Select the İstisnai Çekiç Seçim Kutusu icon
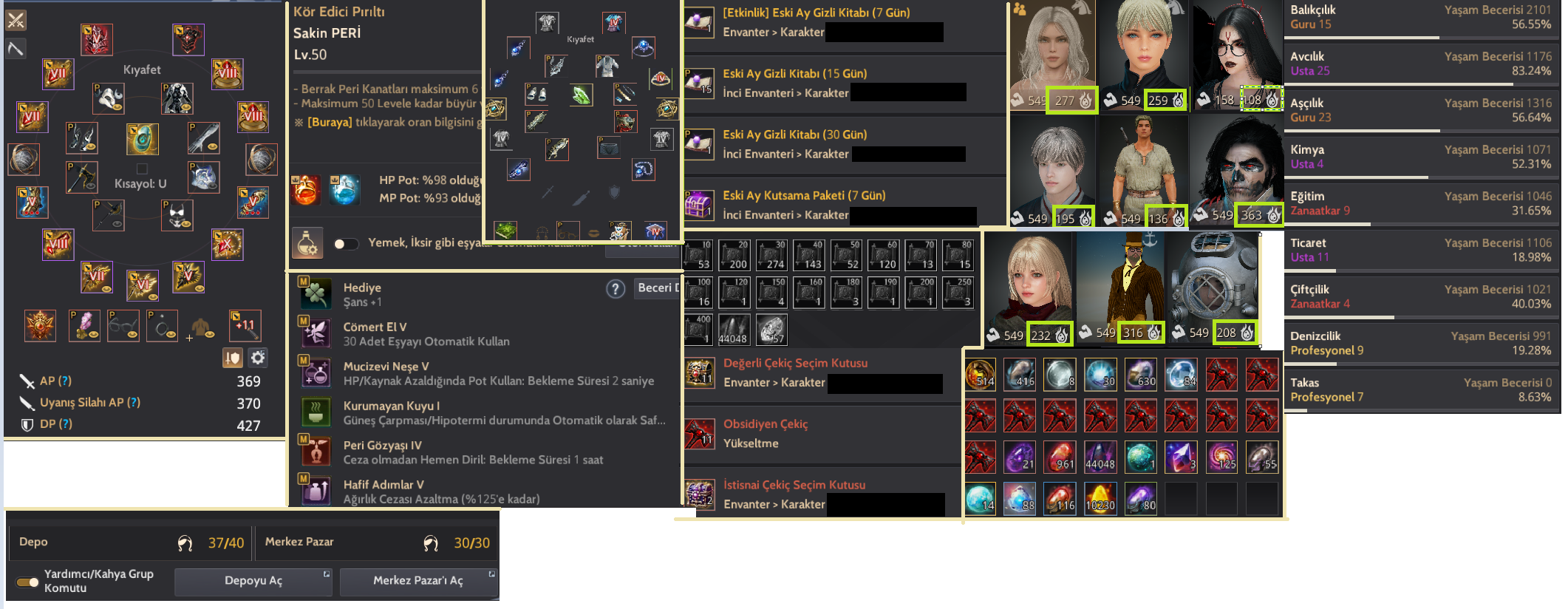1568x609 pixels. (x=701, y=495)
